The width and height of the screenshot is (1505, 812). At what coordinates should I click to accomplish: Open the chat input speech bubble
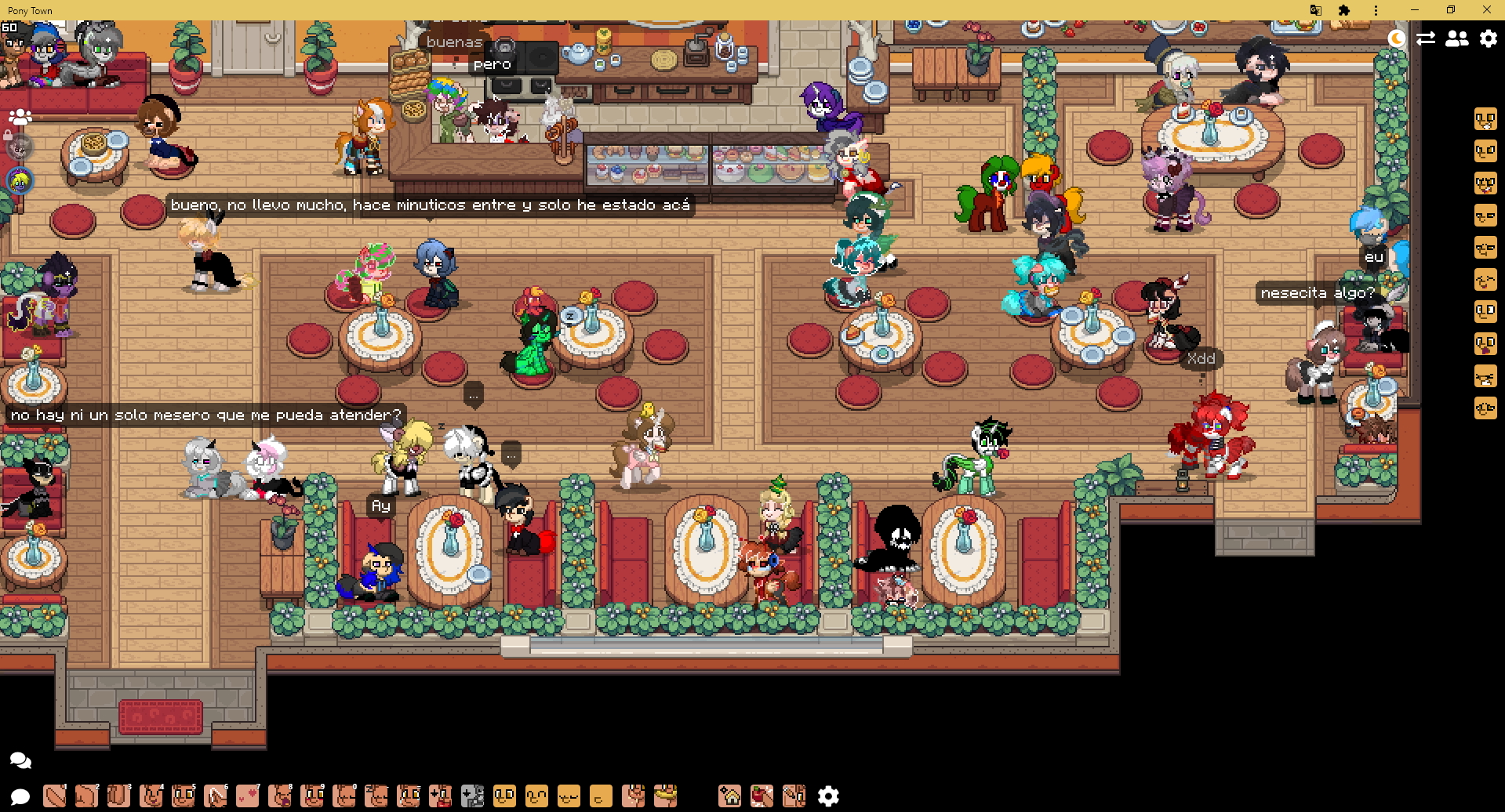[20, 797]
